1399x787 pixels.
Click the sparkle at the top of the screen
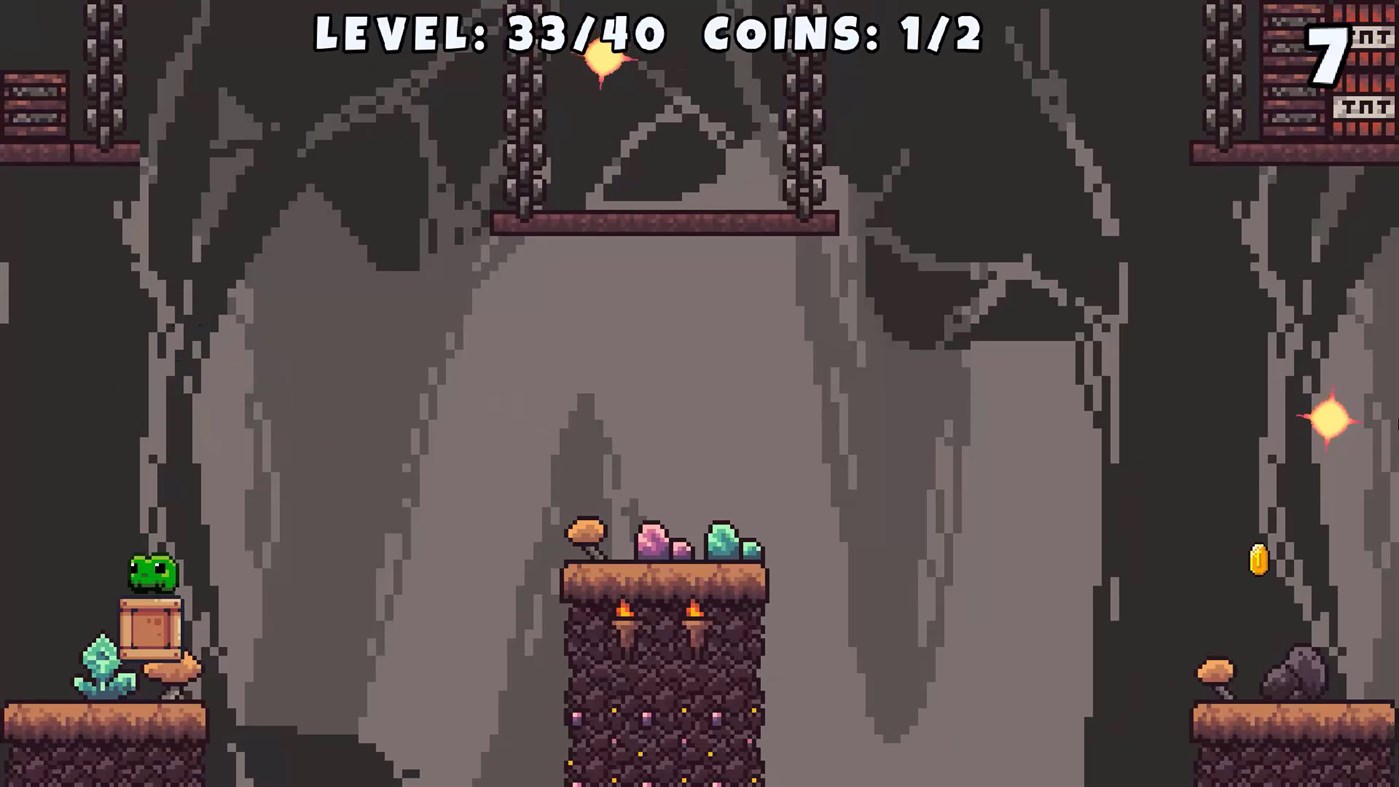click(x=602, y=60)
